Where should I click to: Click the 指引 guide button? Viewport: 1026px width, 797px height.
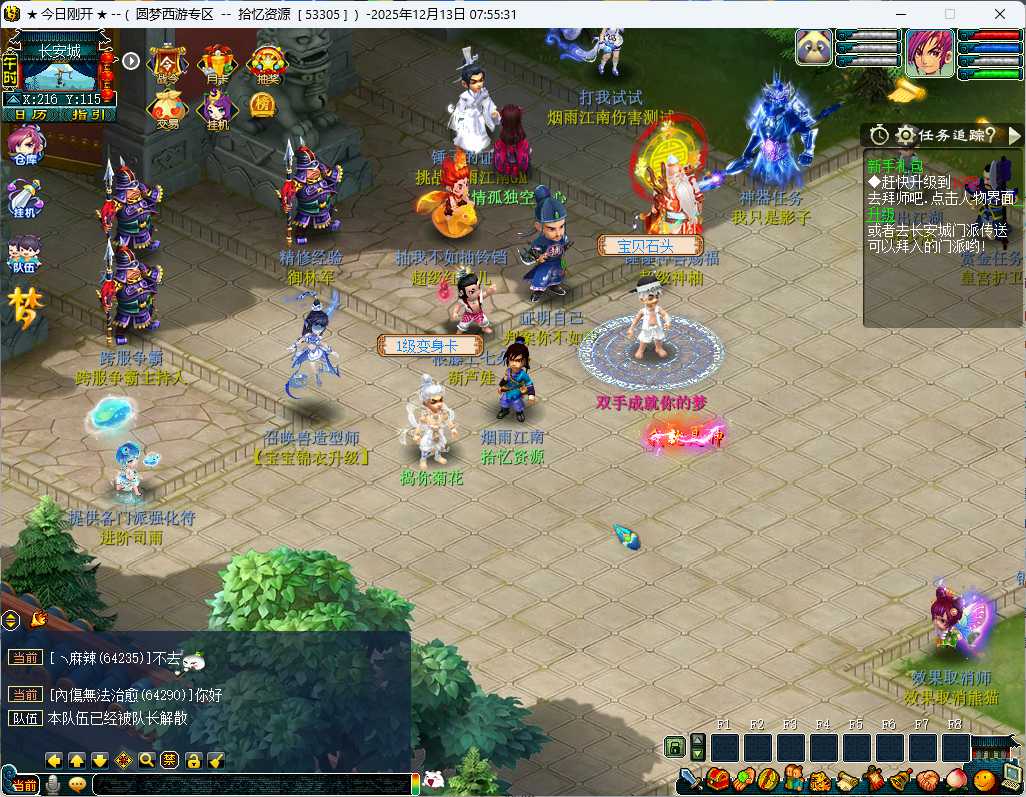88,115
